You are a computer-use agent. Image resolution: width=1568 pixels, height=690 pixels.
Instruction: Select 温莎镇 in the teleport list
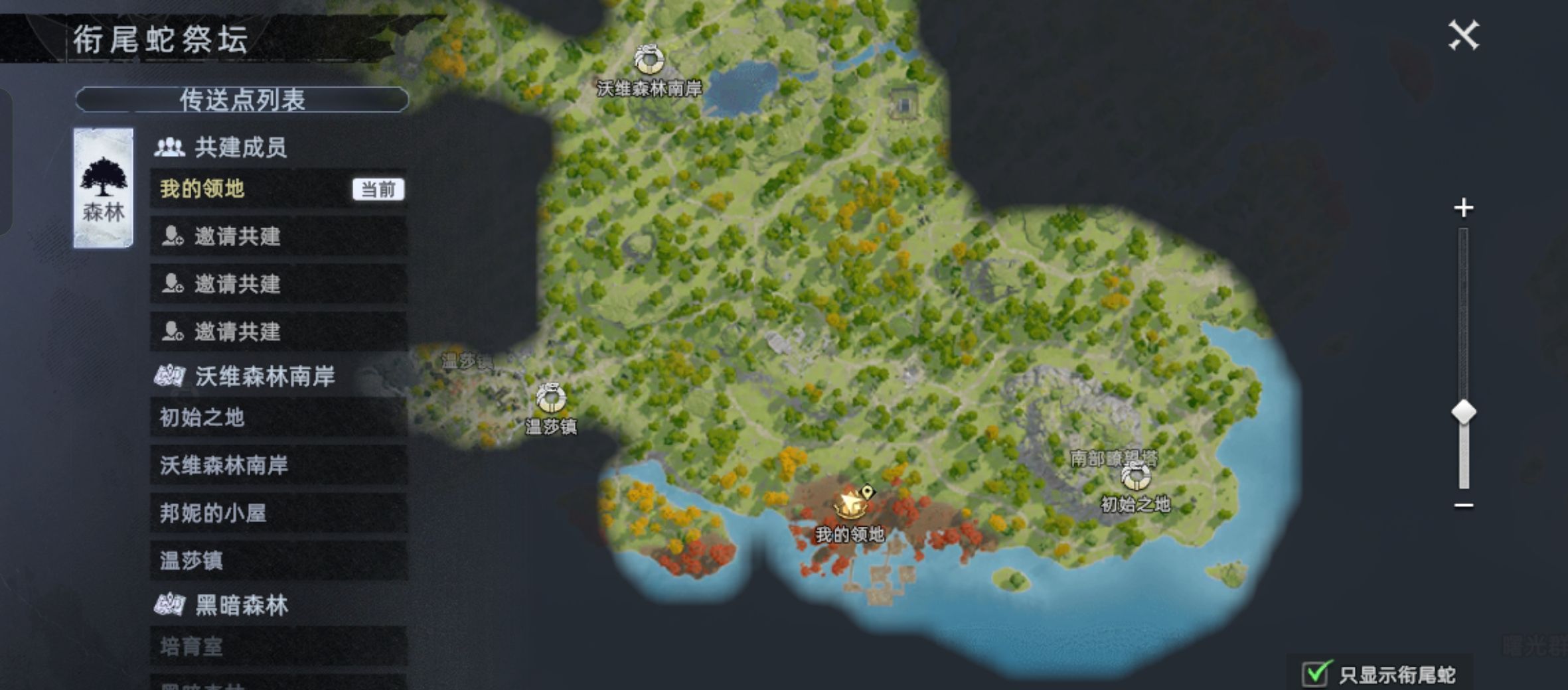pos(278,561)
